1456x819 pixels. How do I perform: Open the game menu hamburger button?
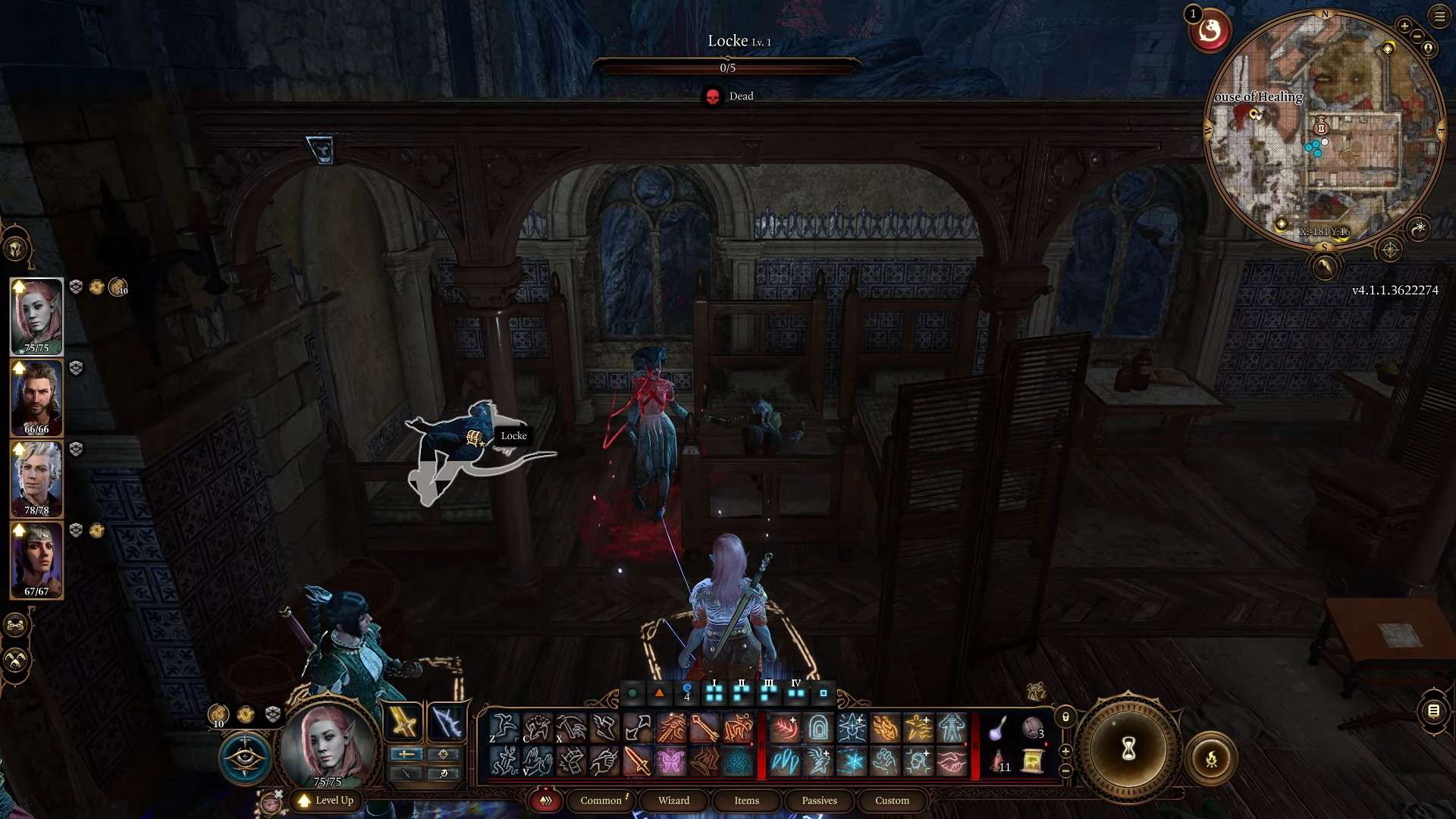(1439, 16)
